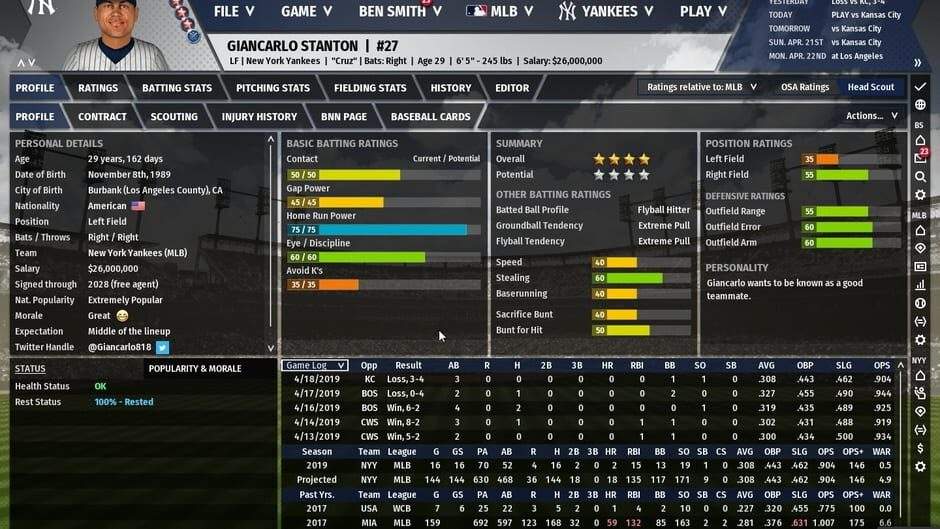
Task: Switch to the Ratings tab
Action: pos(98,88)
